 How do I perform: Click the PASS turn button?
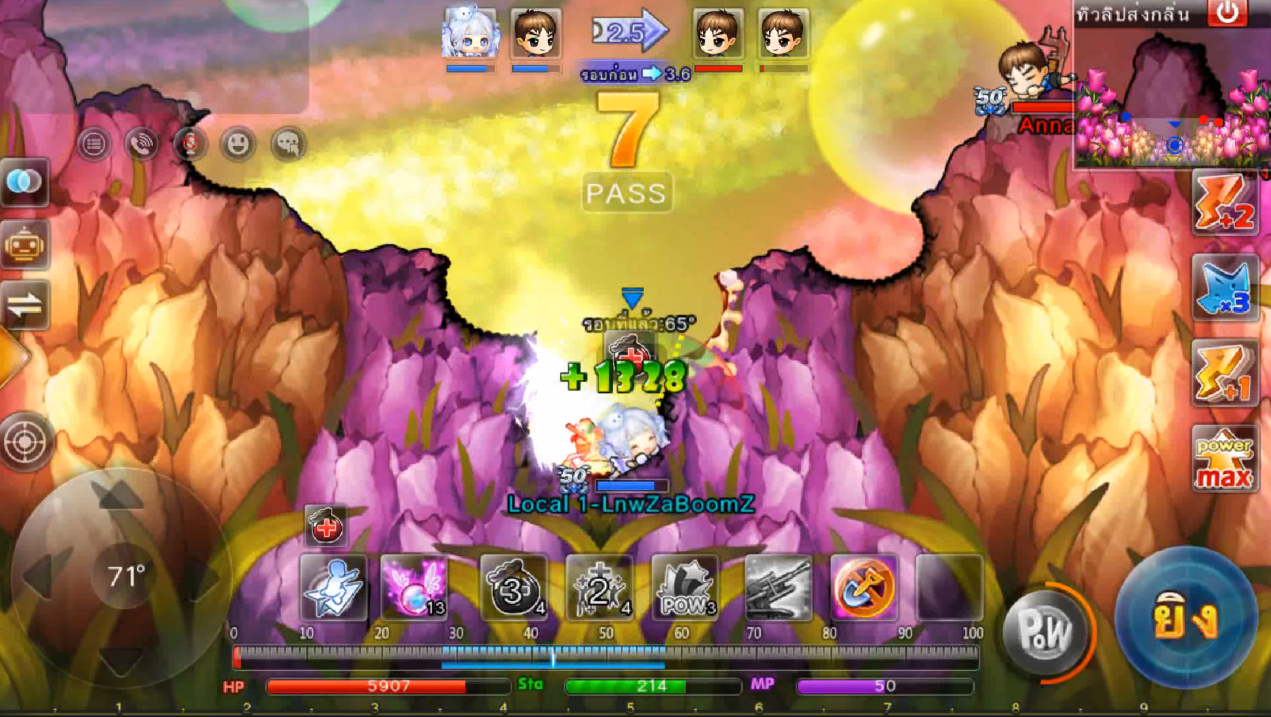(x=627, y=193)
